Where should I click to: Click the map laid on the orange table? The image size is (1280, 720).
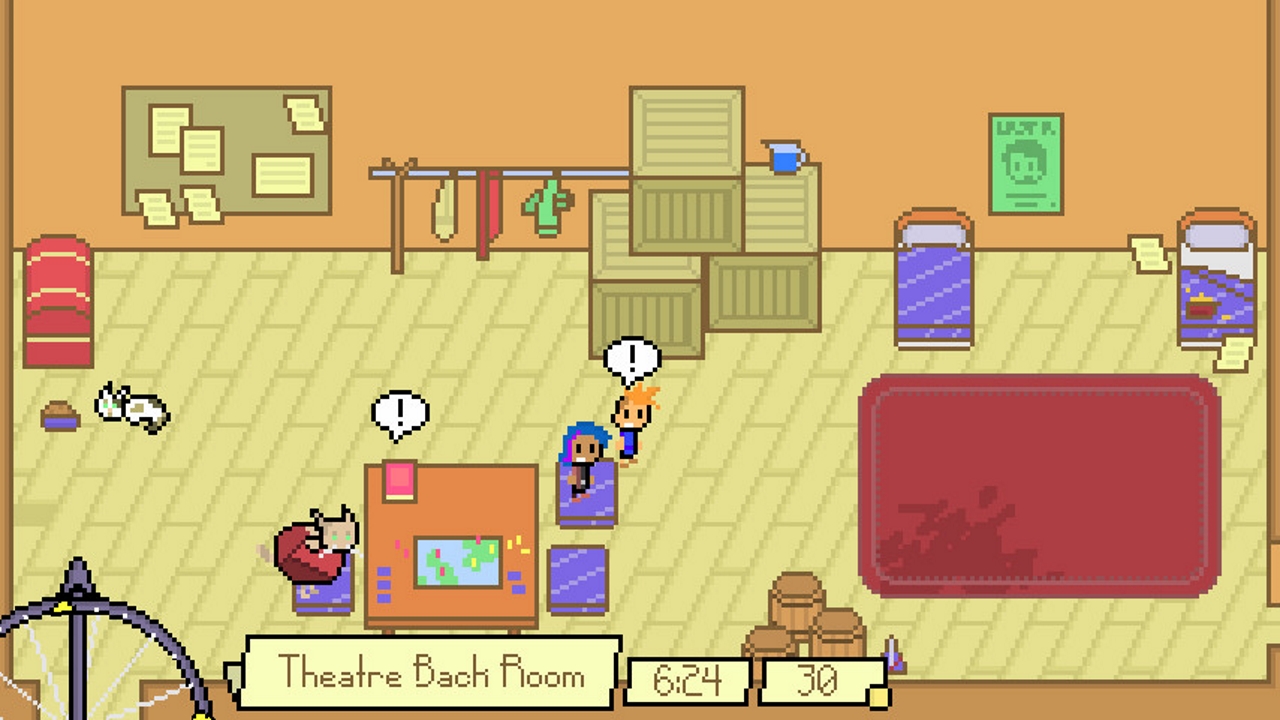[x=459, y=564]
